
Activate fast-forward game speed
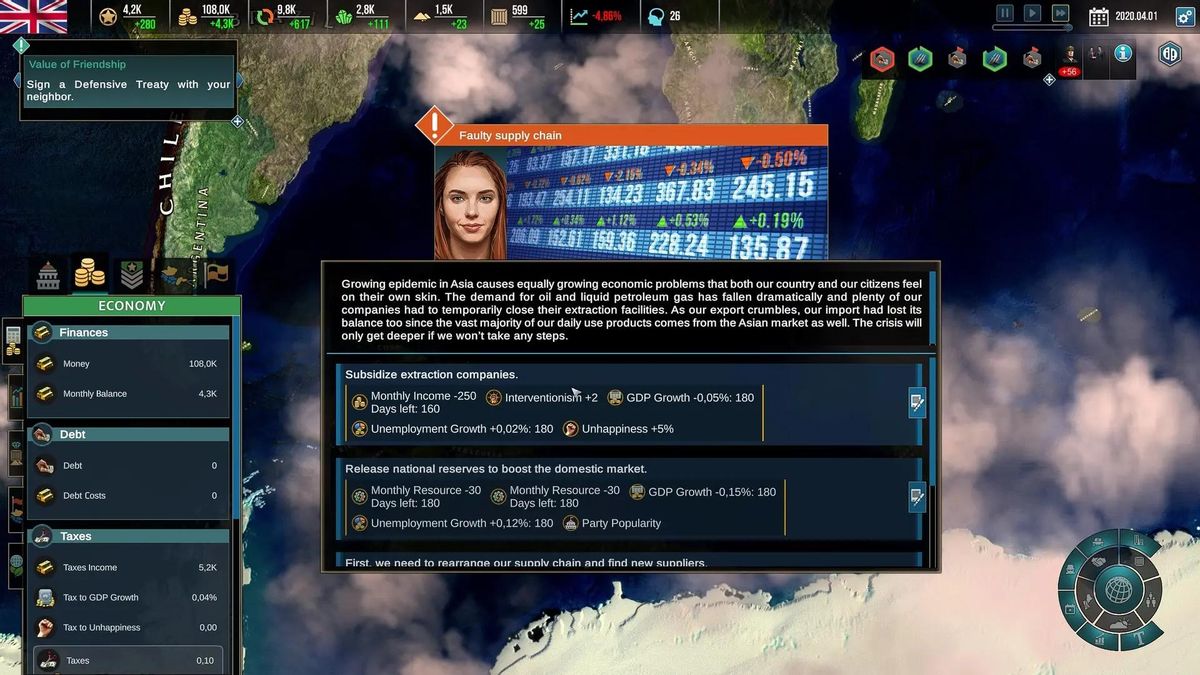coord(1060,14)
